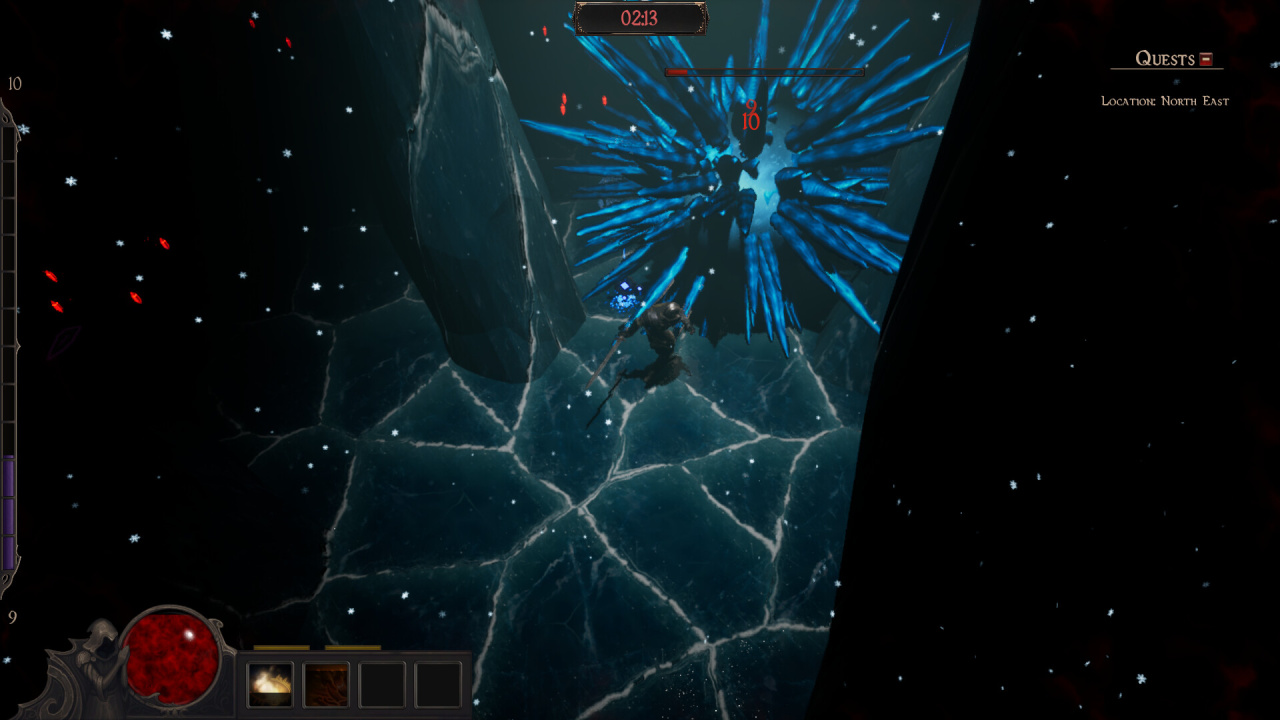Screen dimensions: 1280x720
Task: Activate the glowing fire bowl ability slot
Action: tap(270, 684)
